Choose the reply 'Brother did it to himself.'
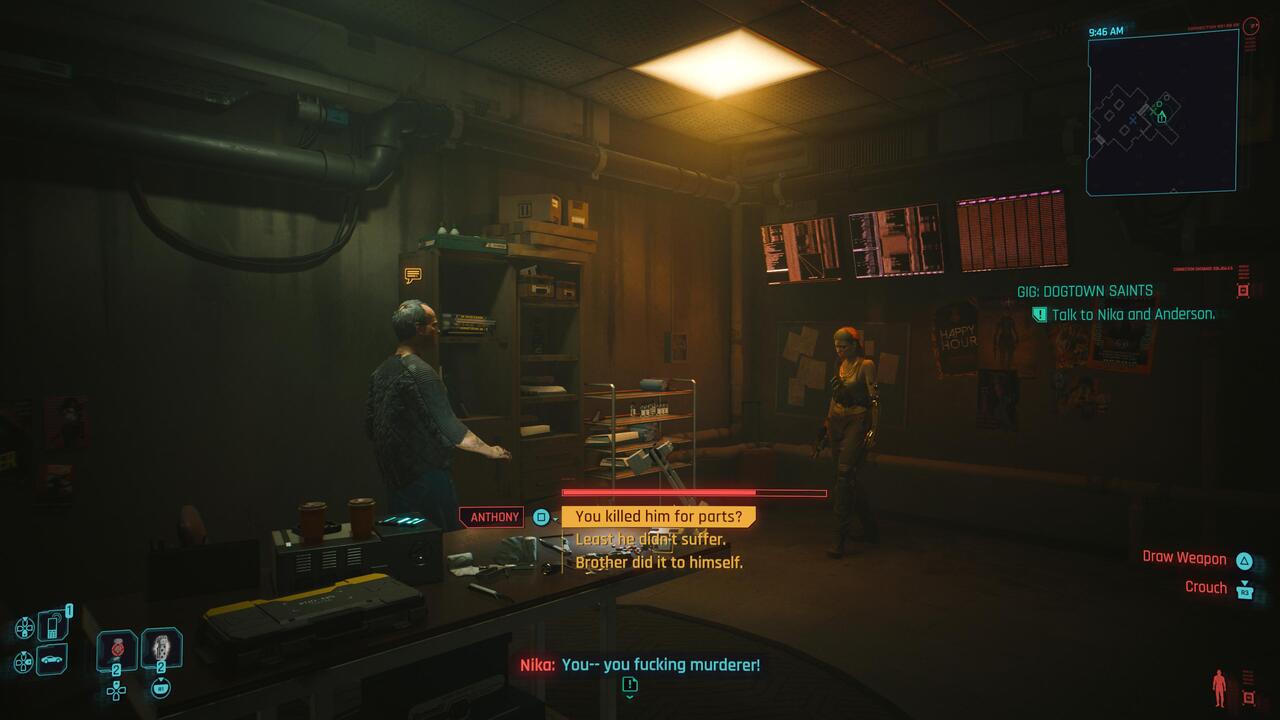The width and height of the screenshot is (1280, 720). [x=660, y=563]
